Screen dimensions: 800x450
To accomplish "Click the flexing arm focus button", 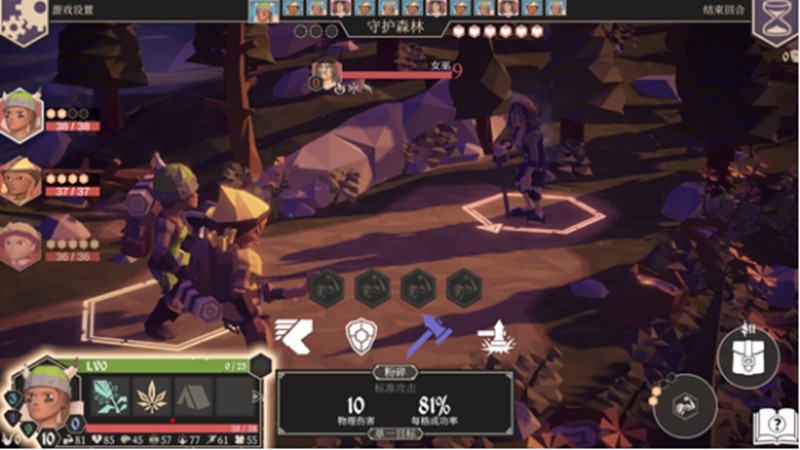I will pyautogui.click(x=685, y=405).
